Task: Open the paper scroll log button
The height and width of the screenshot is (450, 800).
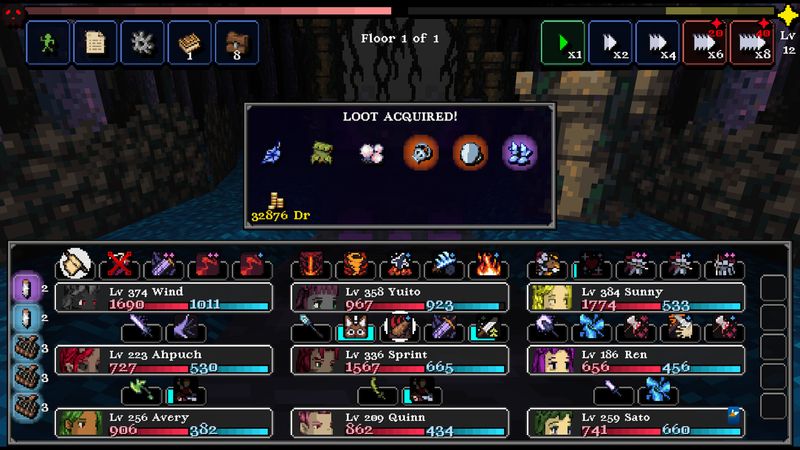Action: 95,43
